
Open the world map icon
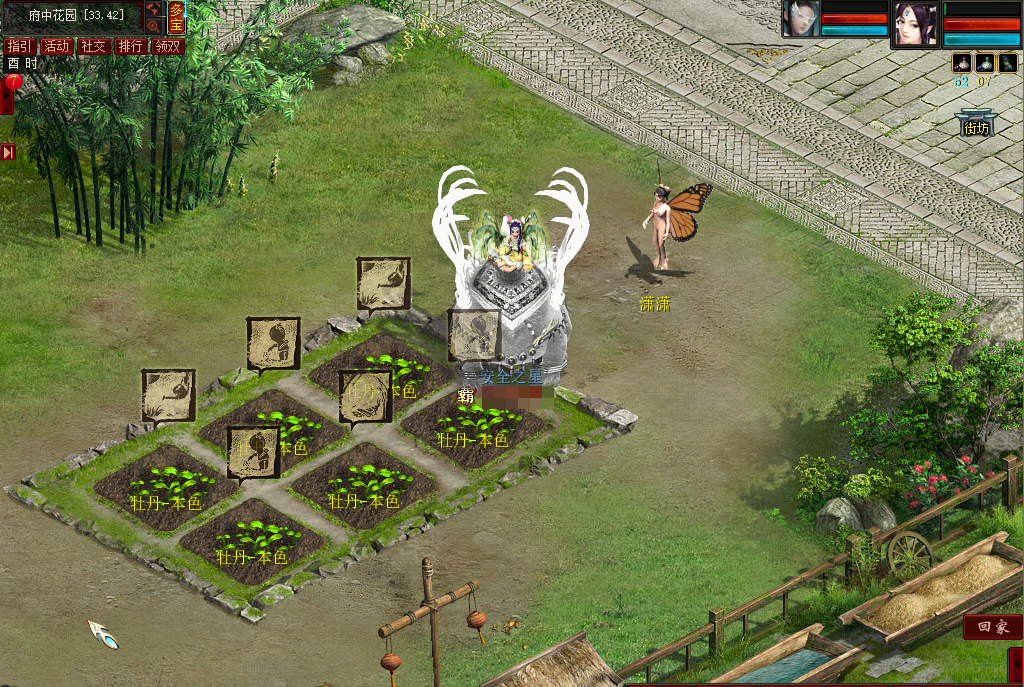point(153,10)
